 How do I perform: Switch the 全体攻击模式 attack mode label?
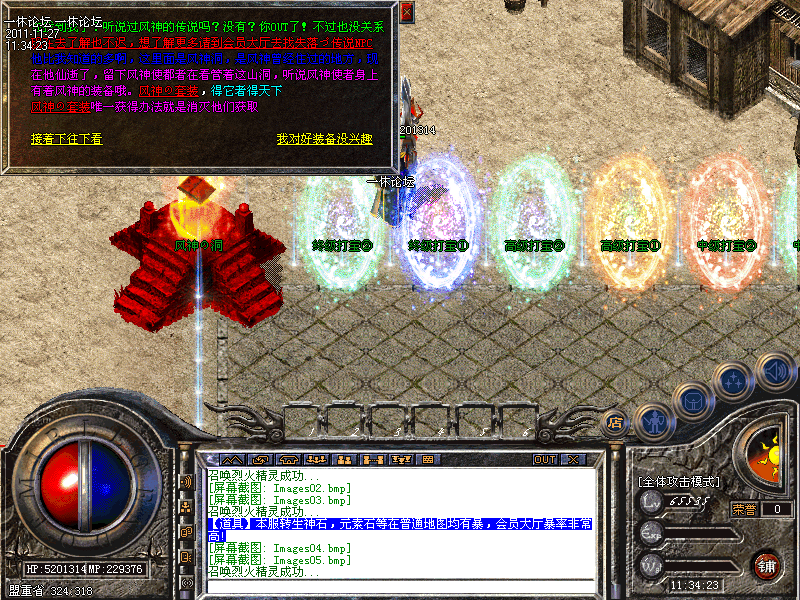[x=679, y=482]
